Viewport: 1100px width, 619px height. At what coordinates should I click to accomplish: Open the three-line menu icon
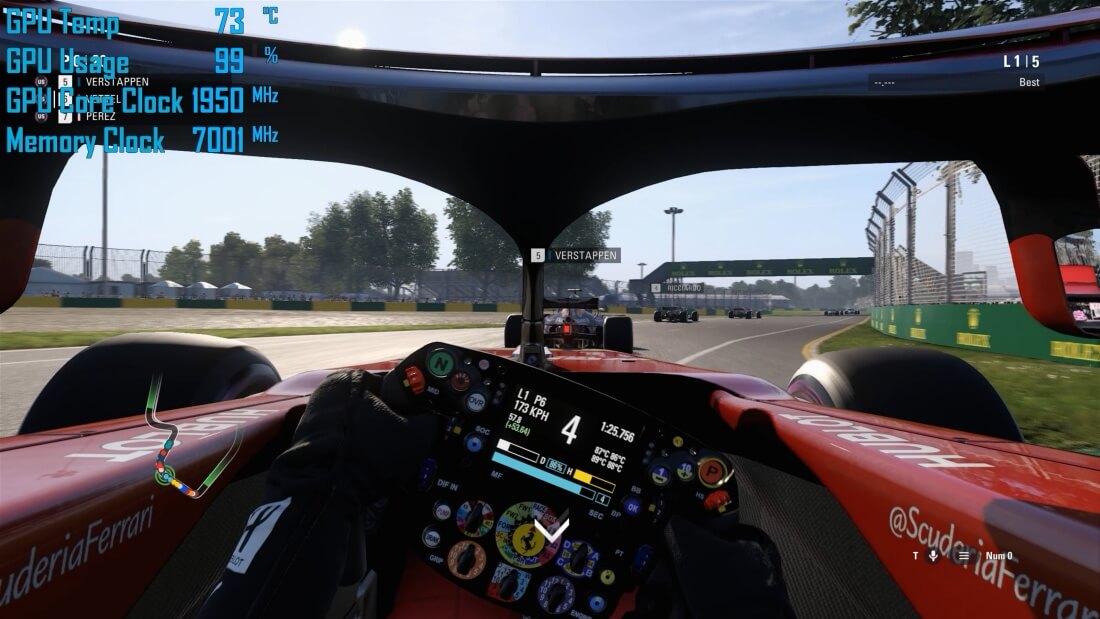(x=963, y=556)
